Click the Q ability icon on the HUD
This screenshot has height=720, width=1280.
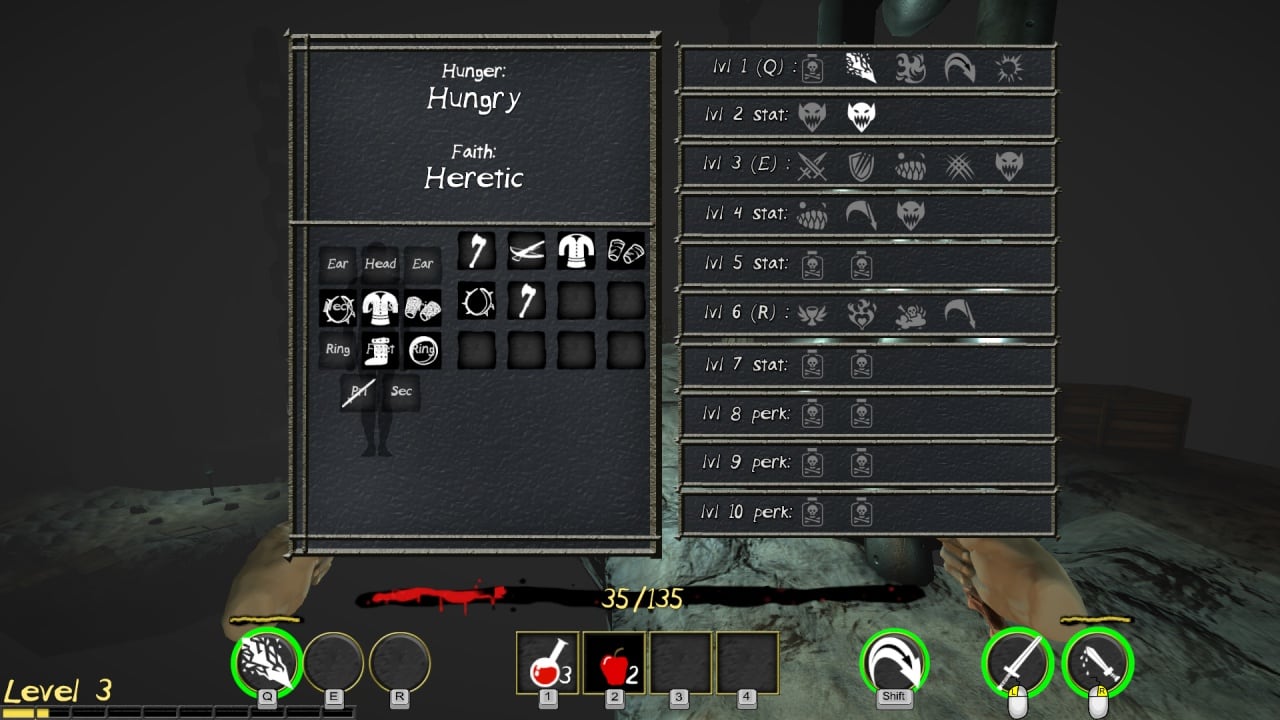266,661
